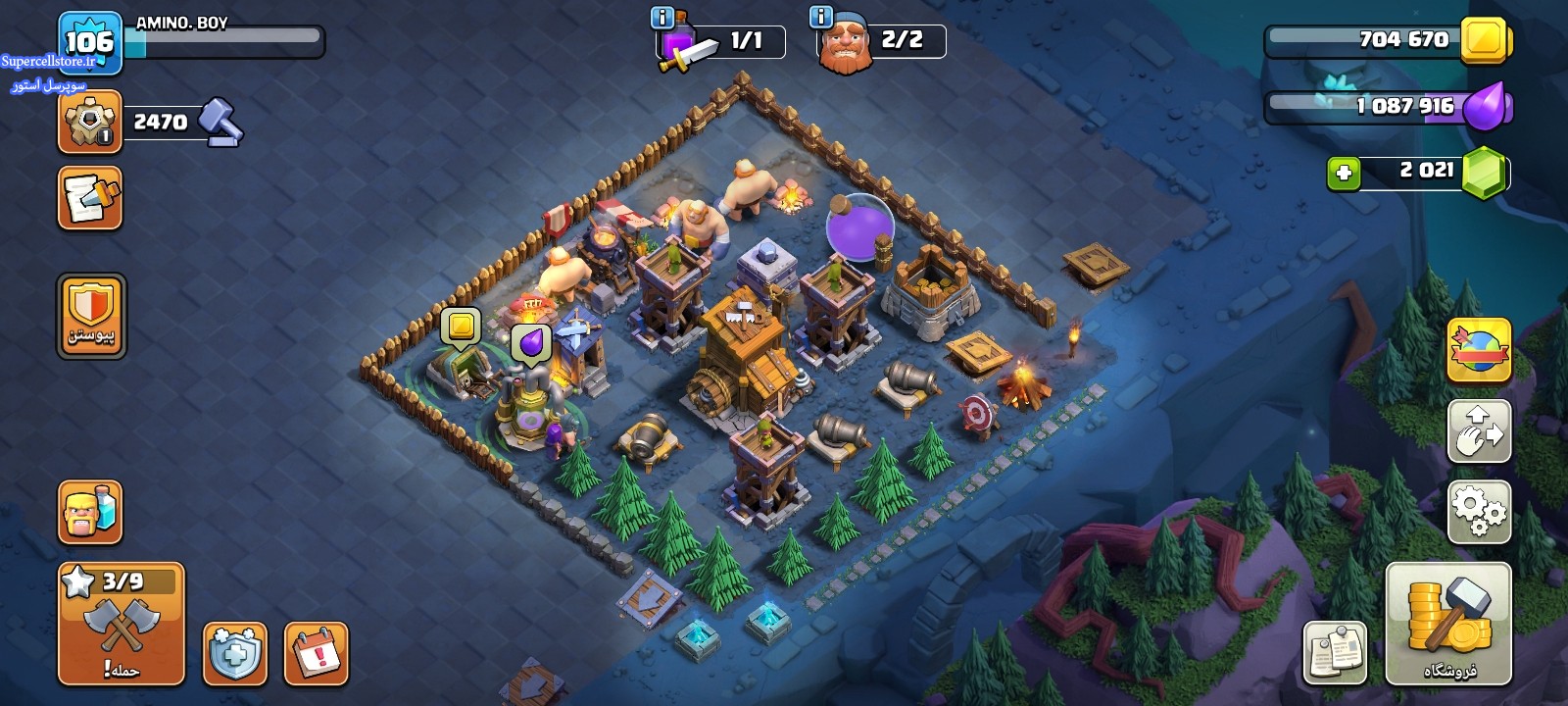Collect gold from the gold mine bubble

point(460,327)
